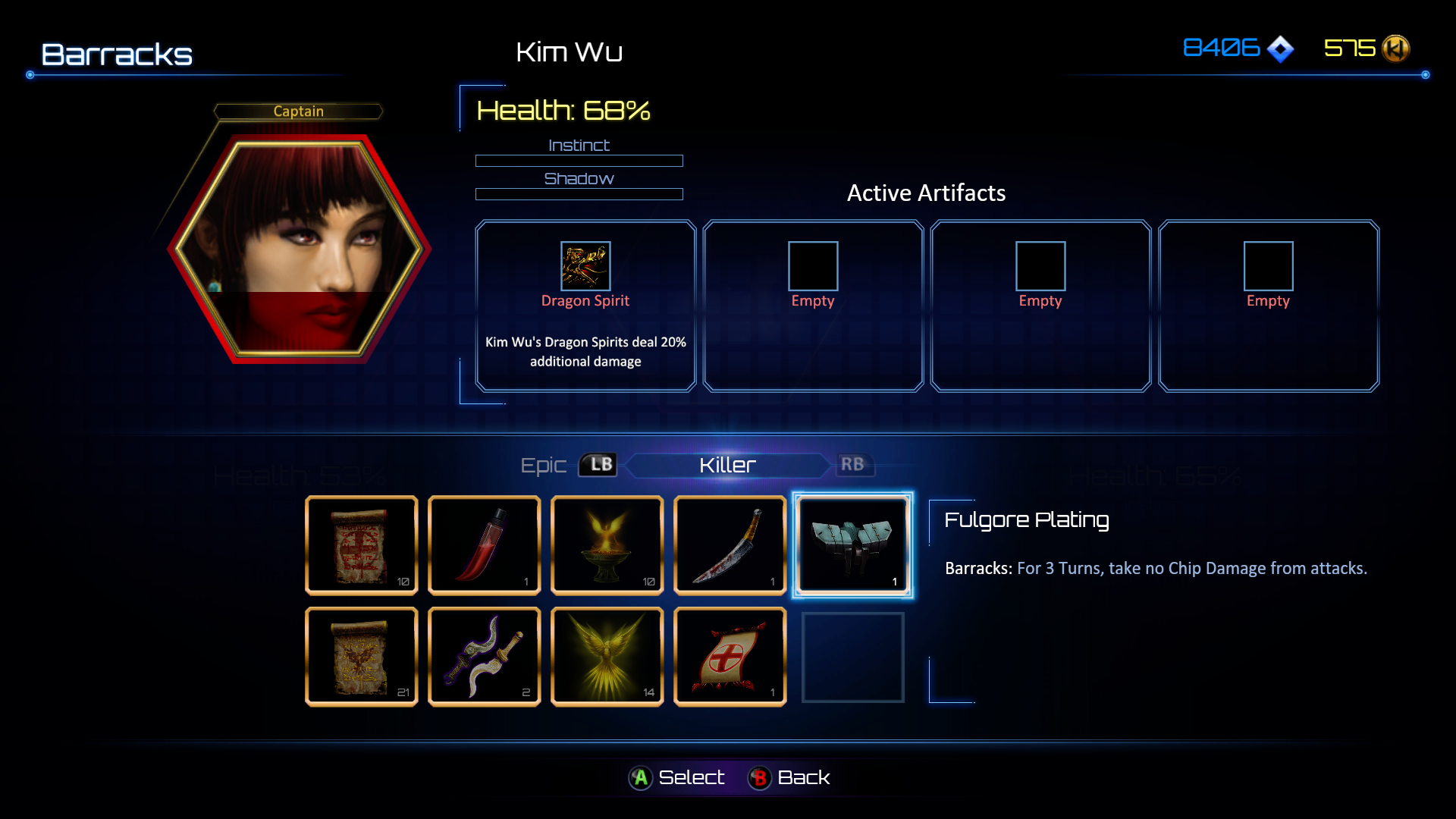The height and width of the screenshot is (819, 1456).
Task: Select the red-marked scroll with count 10
Action: coord(361,545)
